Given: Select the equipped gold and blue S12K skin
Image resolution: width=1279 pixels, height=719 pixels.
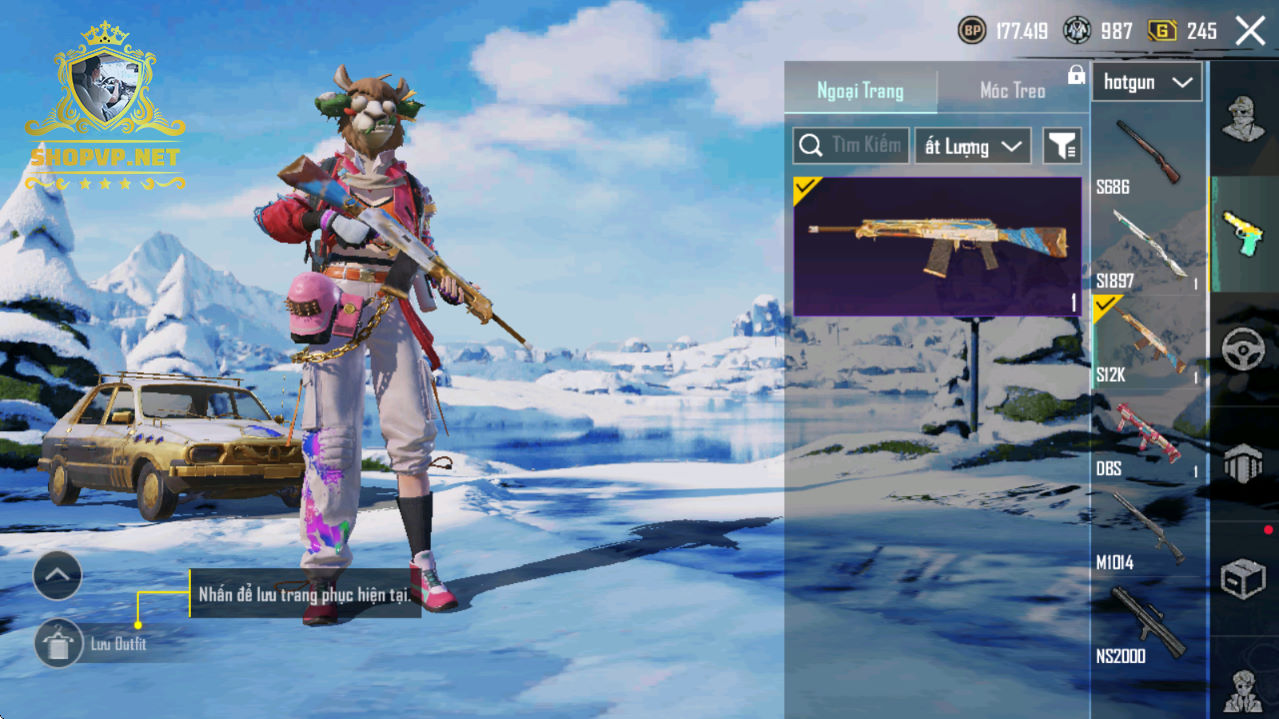Looking at the screenshot, I should [937, 246].
